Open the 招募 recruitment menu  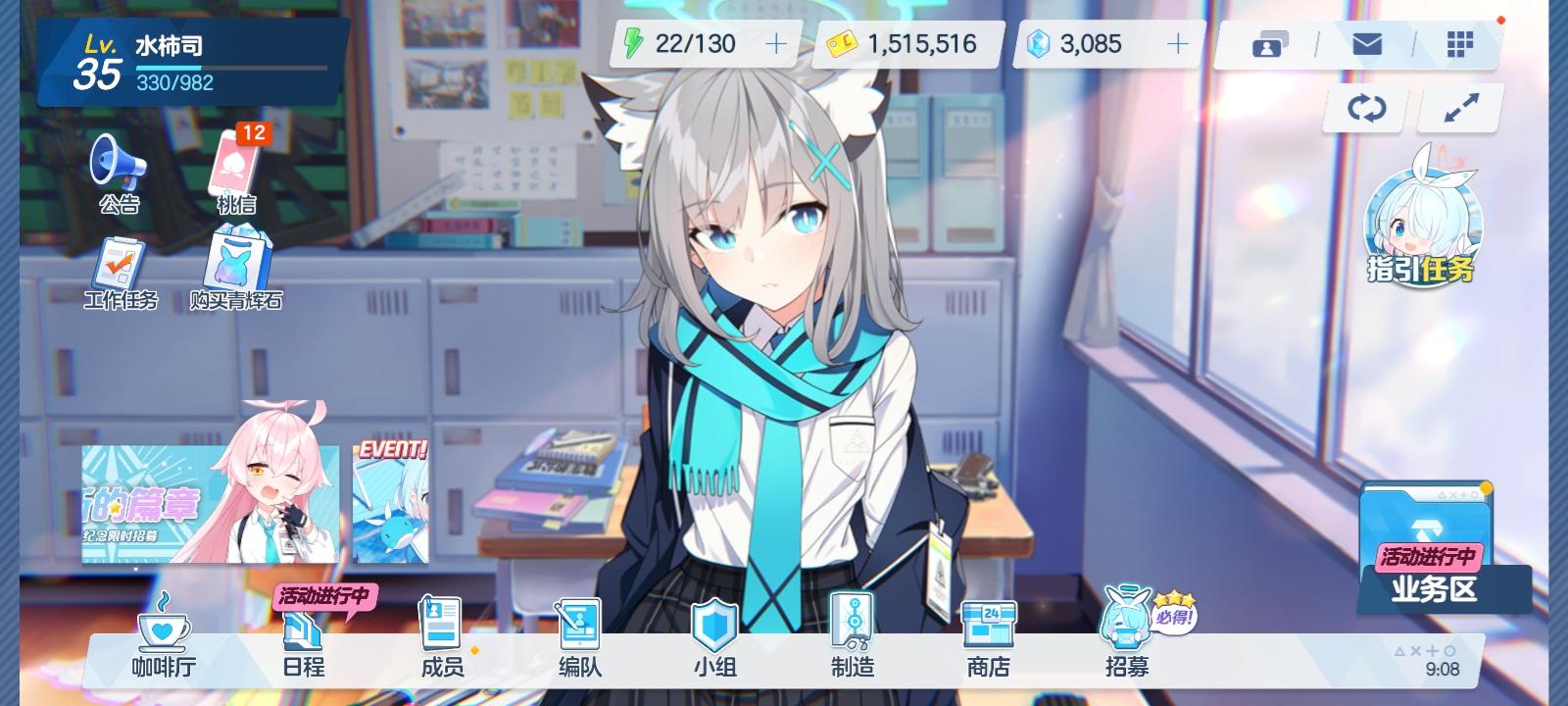[1125, 635]
